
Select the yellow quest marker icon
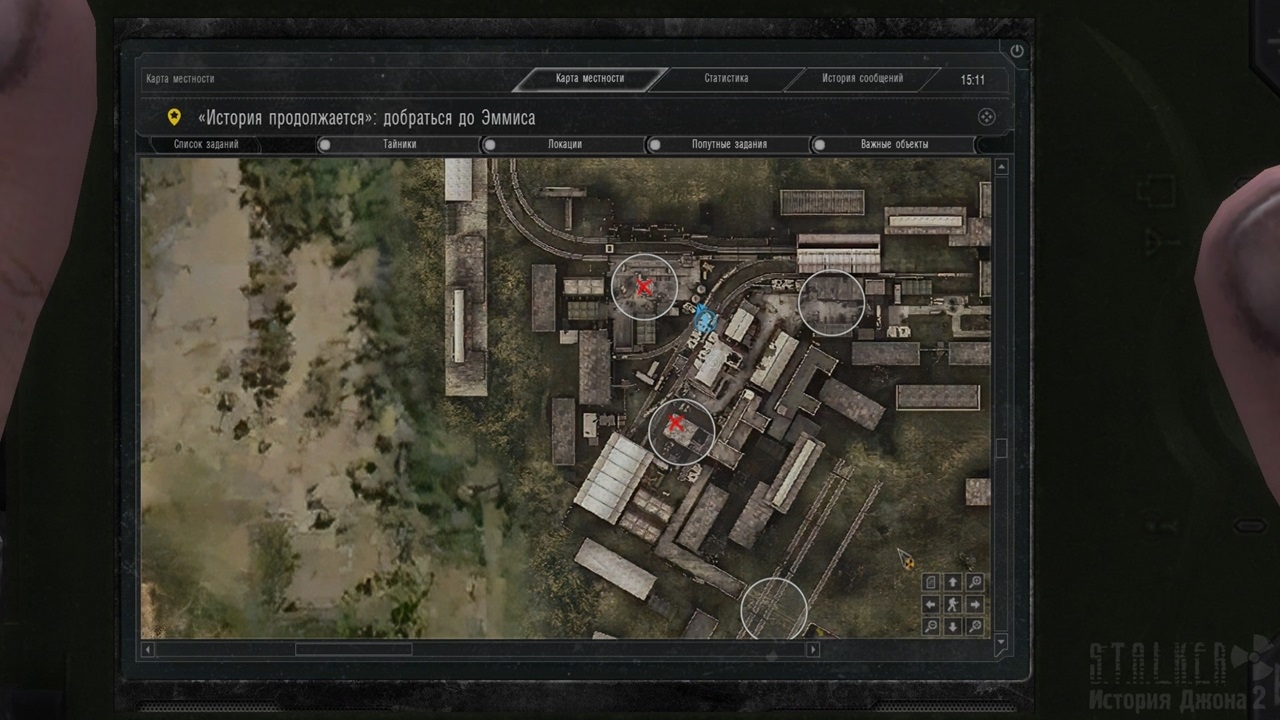(175, 117)
